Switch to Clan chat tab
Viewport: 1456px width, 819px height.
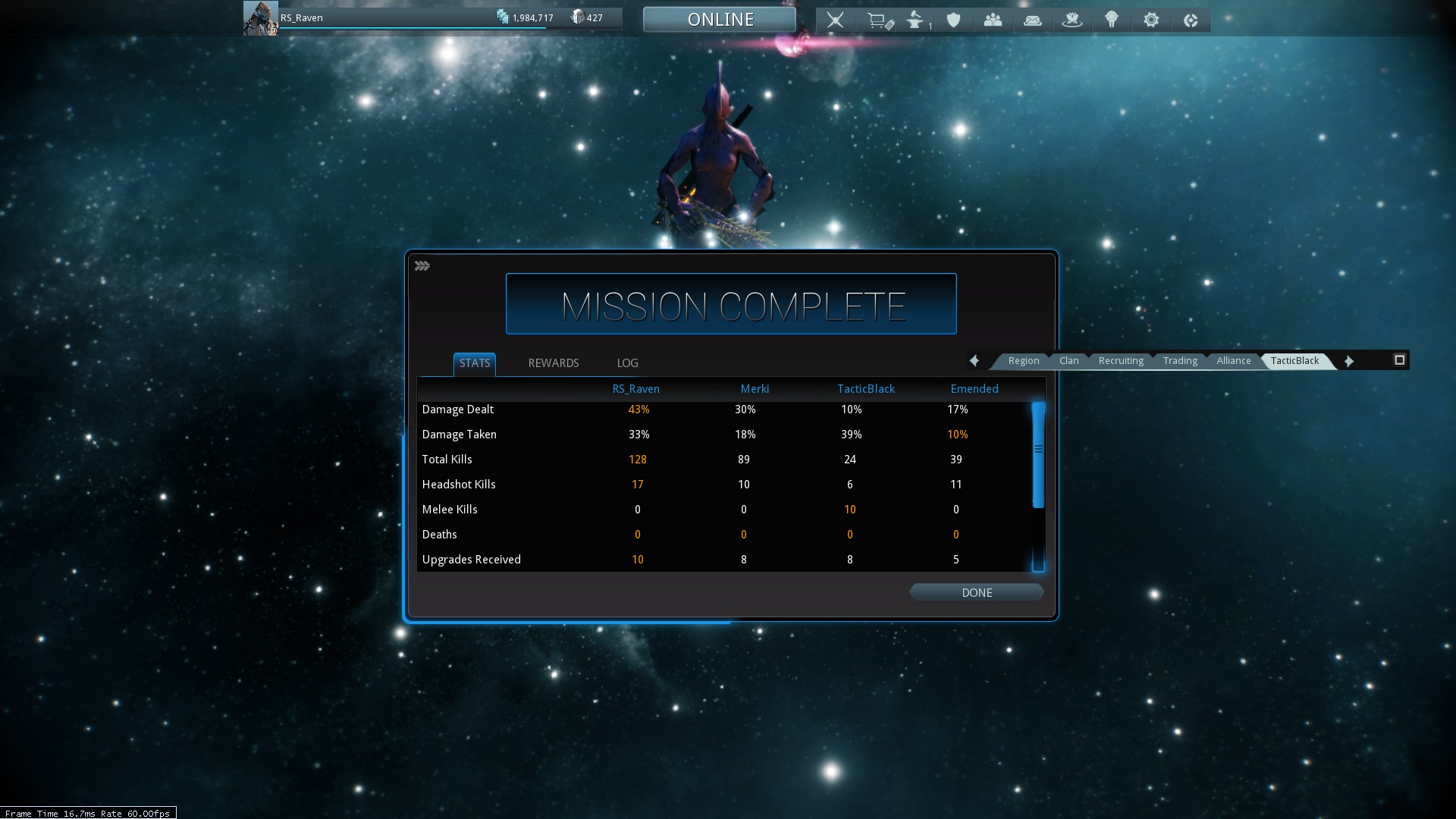point(1068,361)
